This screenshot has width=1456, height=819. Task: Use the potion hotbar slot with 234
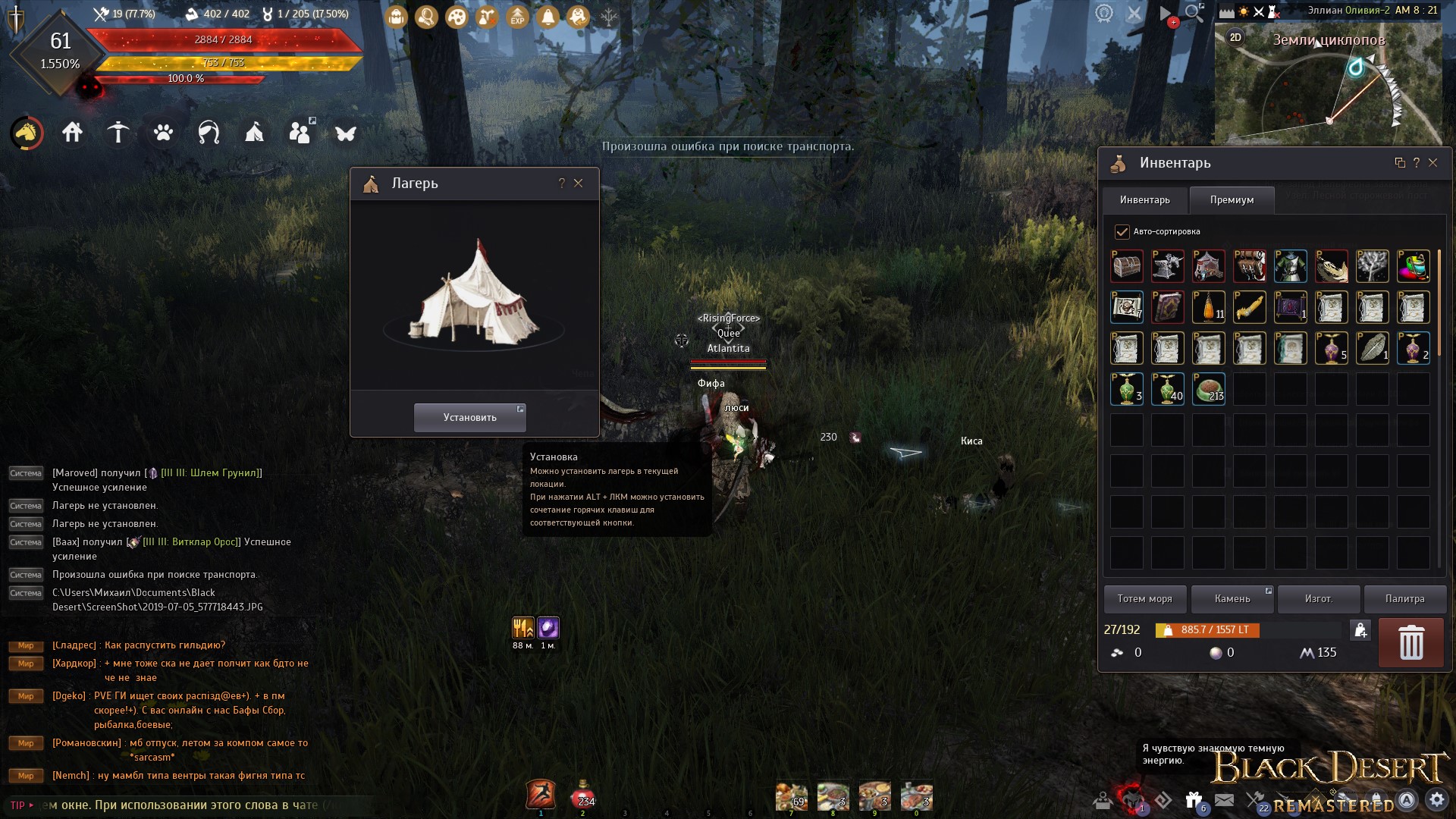pyautogui.click(x=582, y=795)
